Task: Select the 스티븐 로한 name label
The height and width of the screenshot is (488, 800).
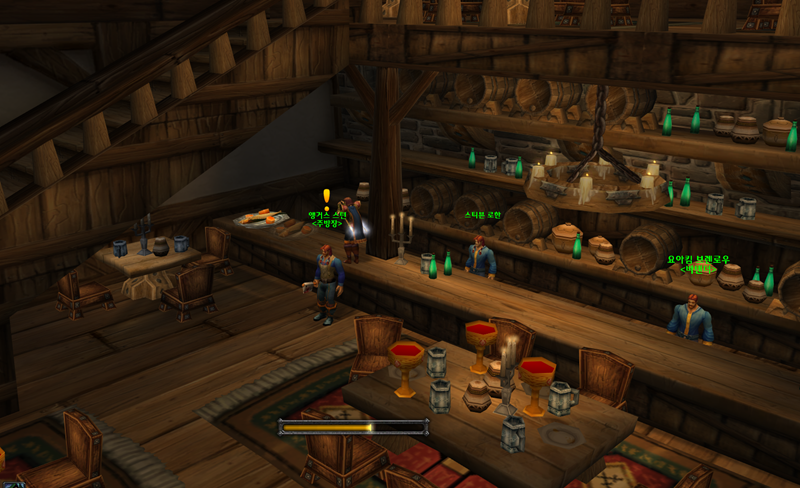Action: point(482,215)
